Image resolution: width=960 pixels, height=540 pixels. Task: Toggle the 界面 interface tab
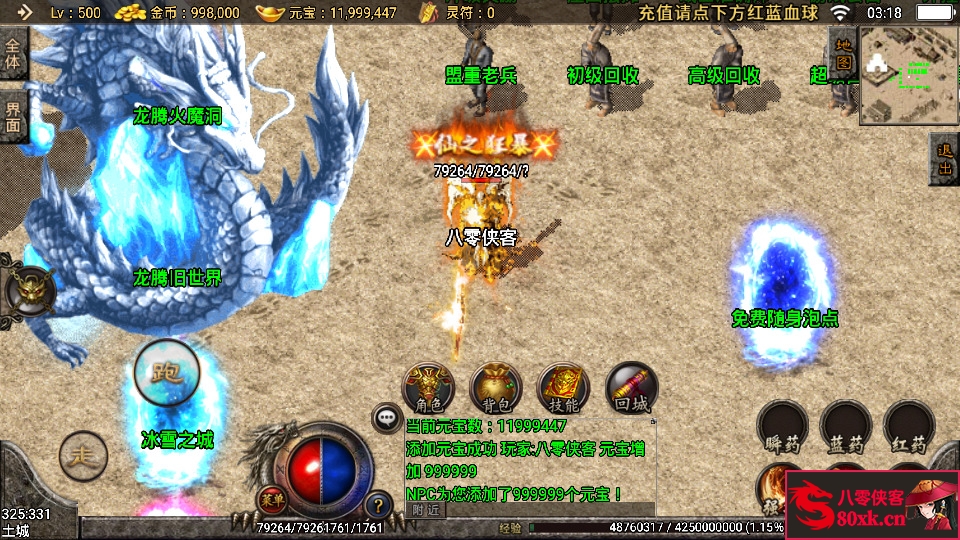pos(13,118)
